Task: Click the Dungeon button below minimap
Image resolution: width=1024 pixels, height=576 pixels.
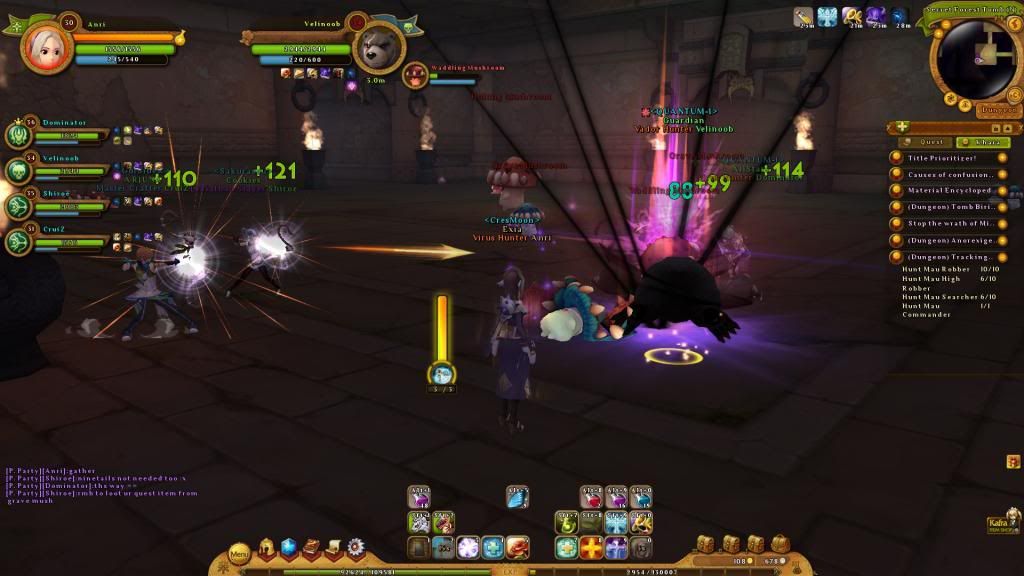Action: pyautogui.click(x=998, y=110)
